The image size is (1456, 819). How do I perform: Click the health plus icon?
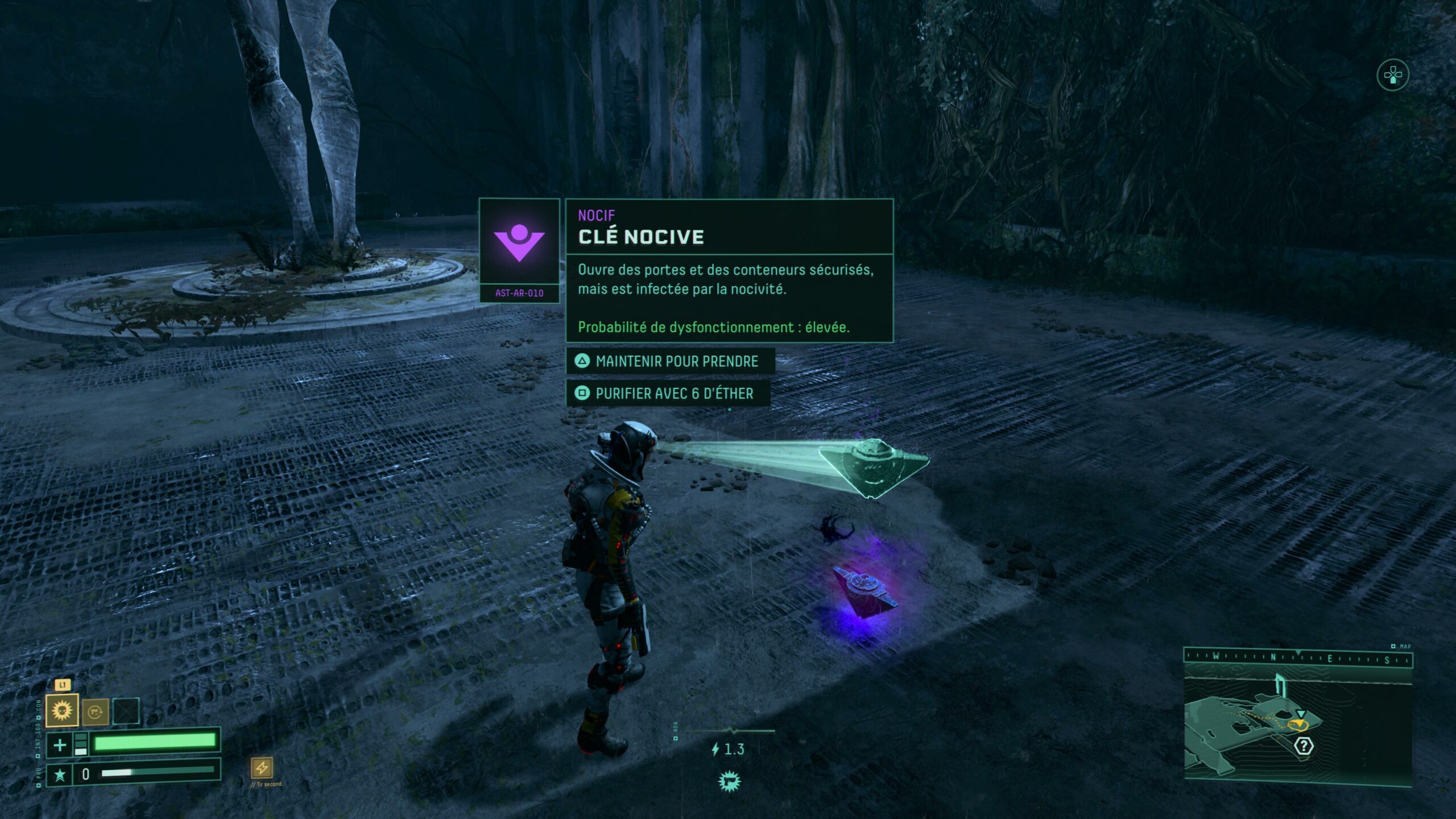point(60,745)
